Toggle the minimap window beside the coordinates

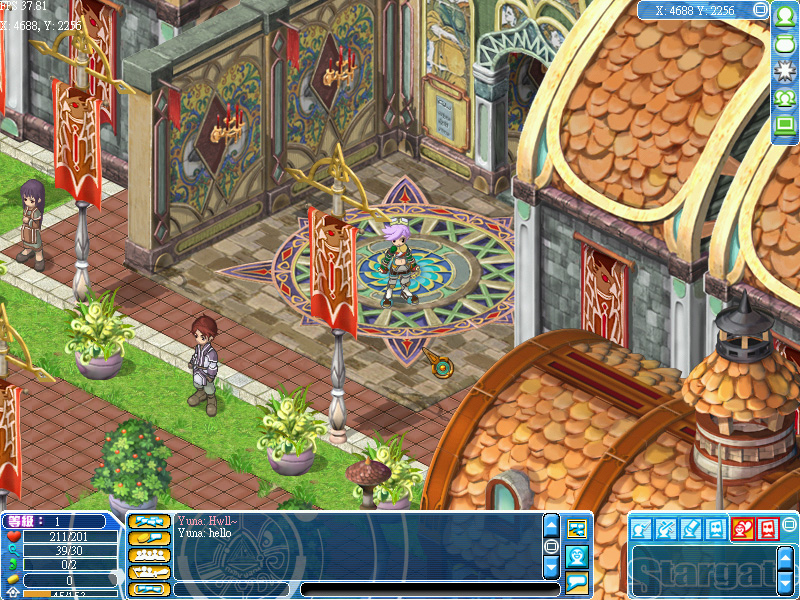761,10
